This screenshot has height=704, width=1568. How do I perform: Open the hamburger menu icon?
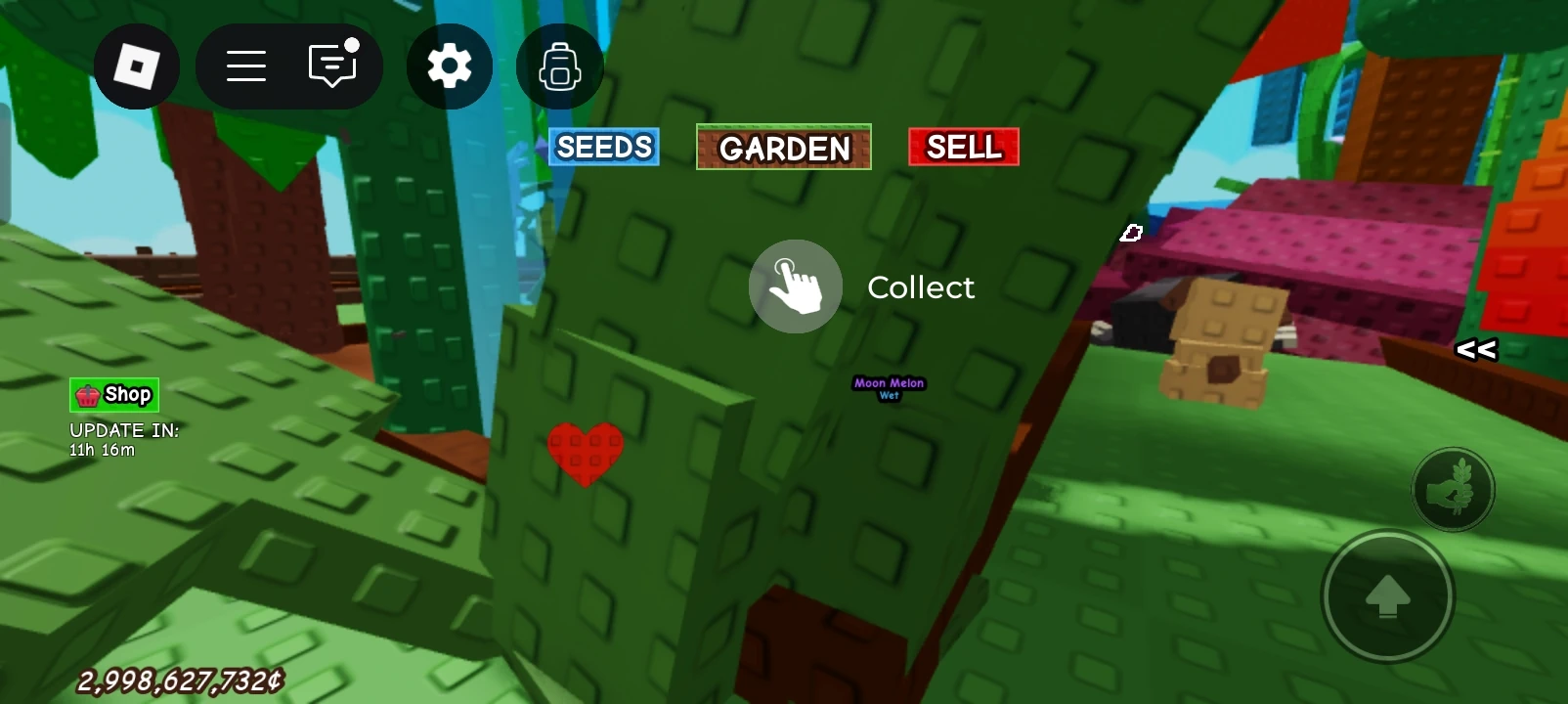click(x=245, y=66)
